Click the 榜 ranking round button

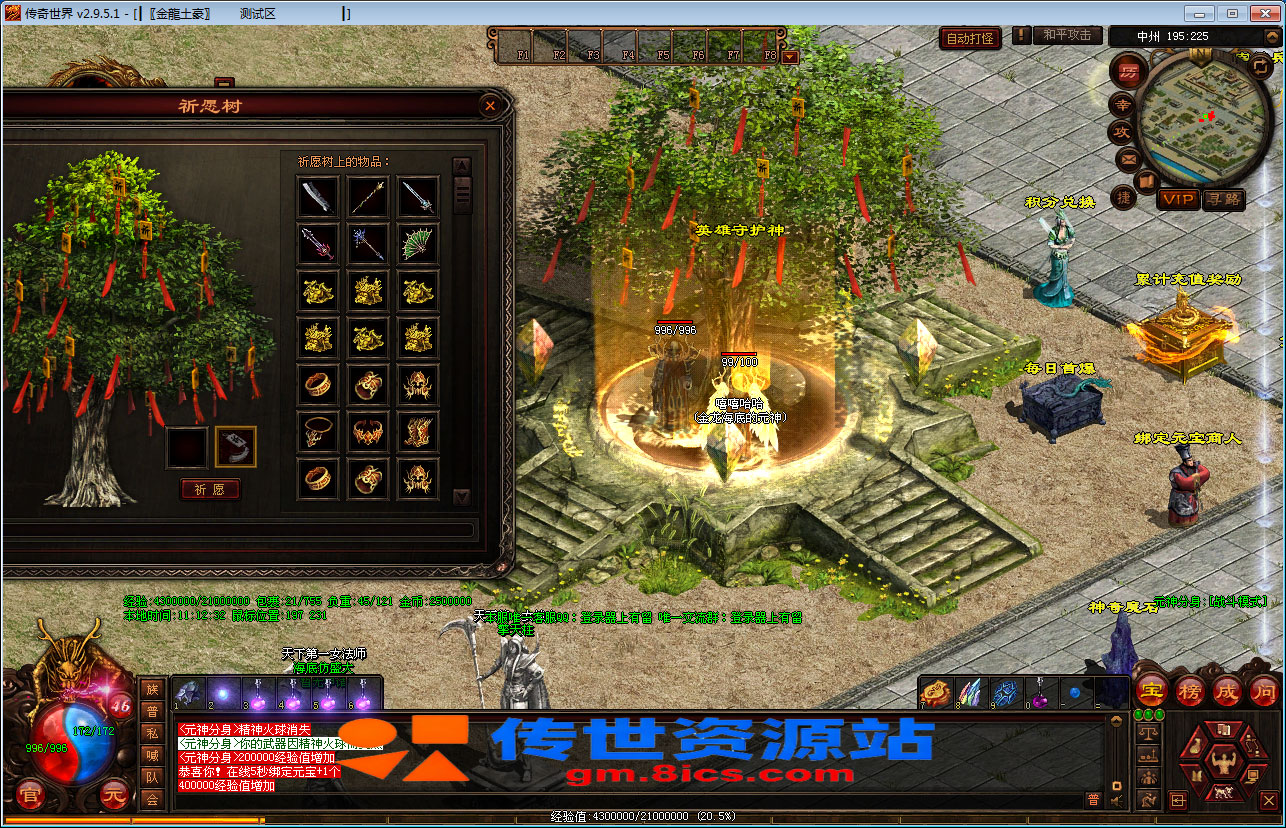coord(1191,691)
